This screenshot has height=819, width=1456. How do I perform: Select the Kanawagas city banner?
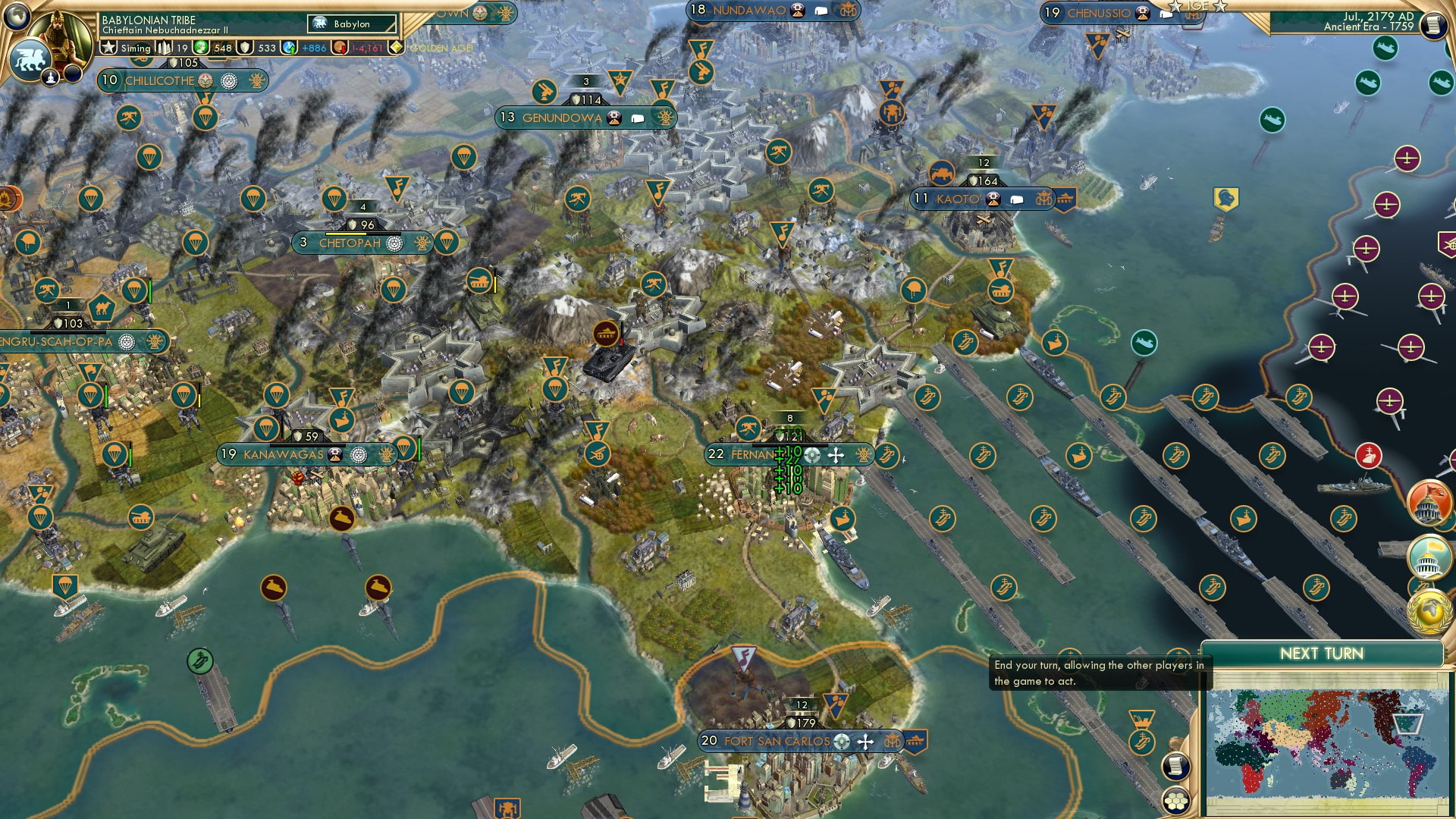point(281,454)
